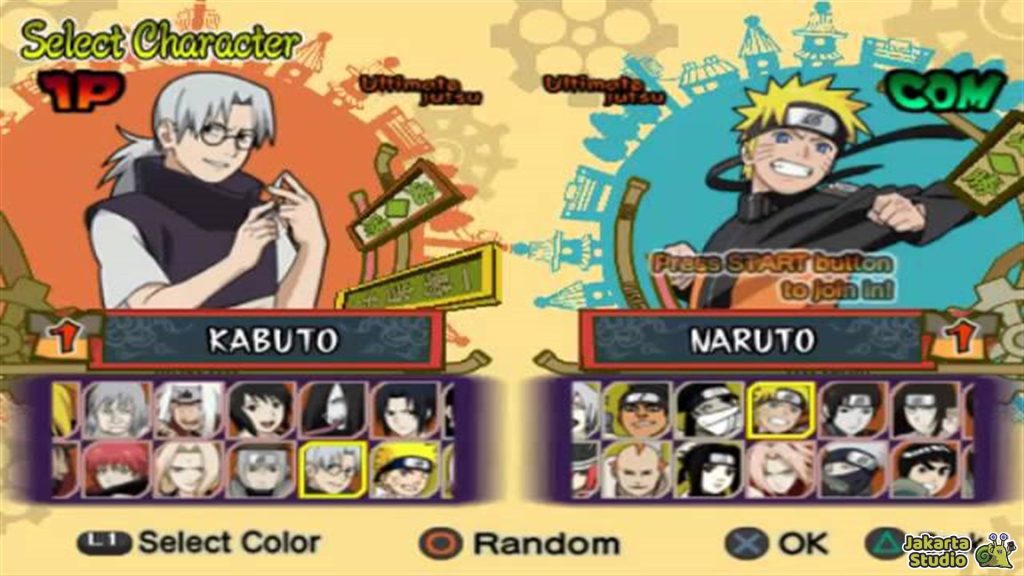This screenshot has height=576, width=1024.
Task: Pick Naruto in the 1P roster grid
Action: 405,469
